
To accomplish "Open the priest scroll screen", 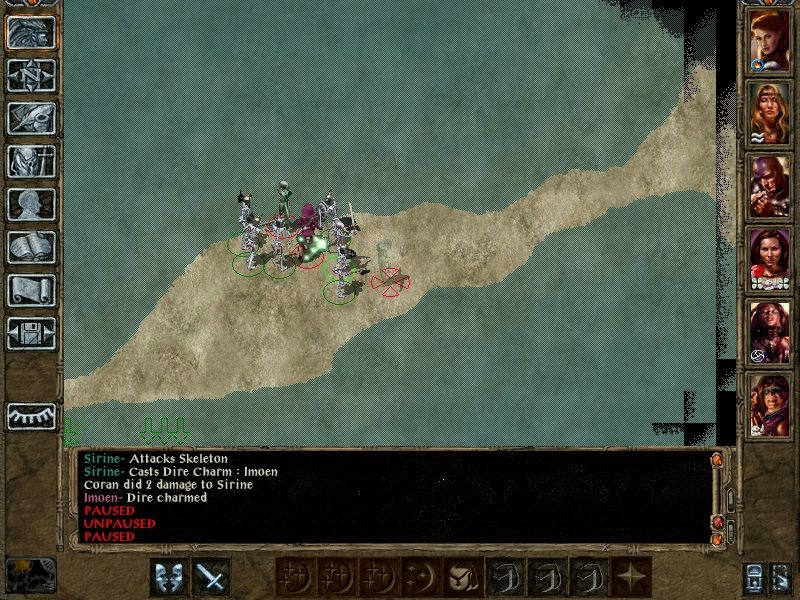I will (31, 290).
